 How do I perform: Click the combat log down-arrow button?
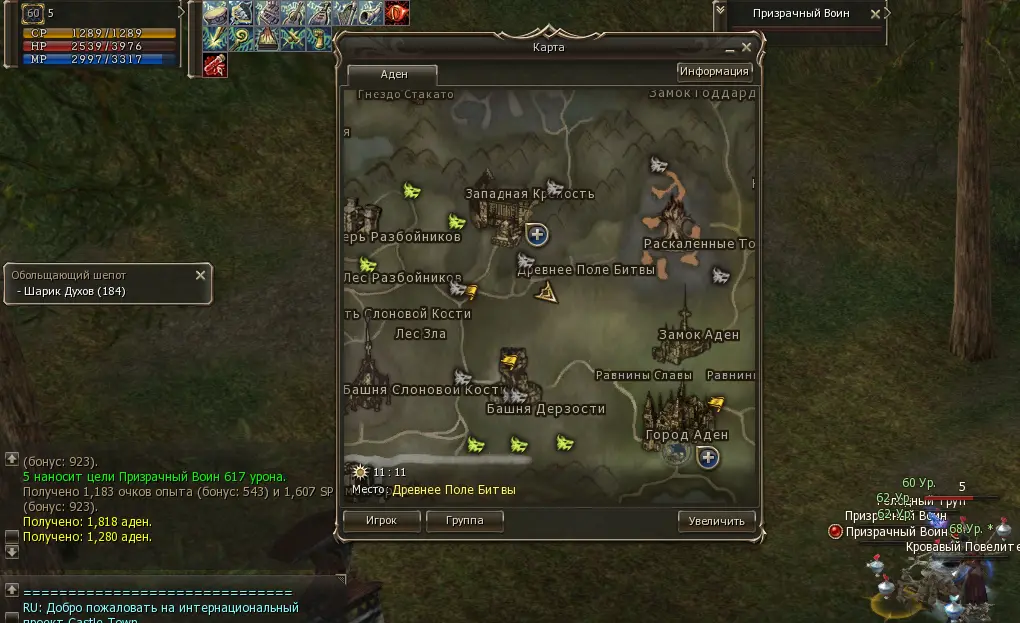click(12, 551)
